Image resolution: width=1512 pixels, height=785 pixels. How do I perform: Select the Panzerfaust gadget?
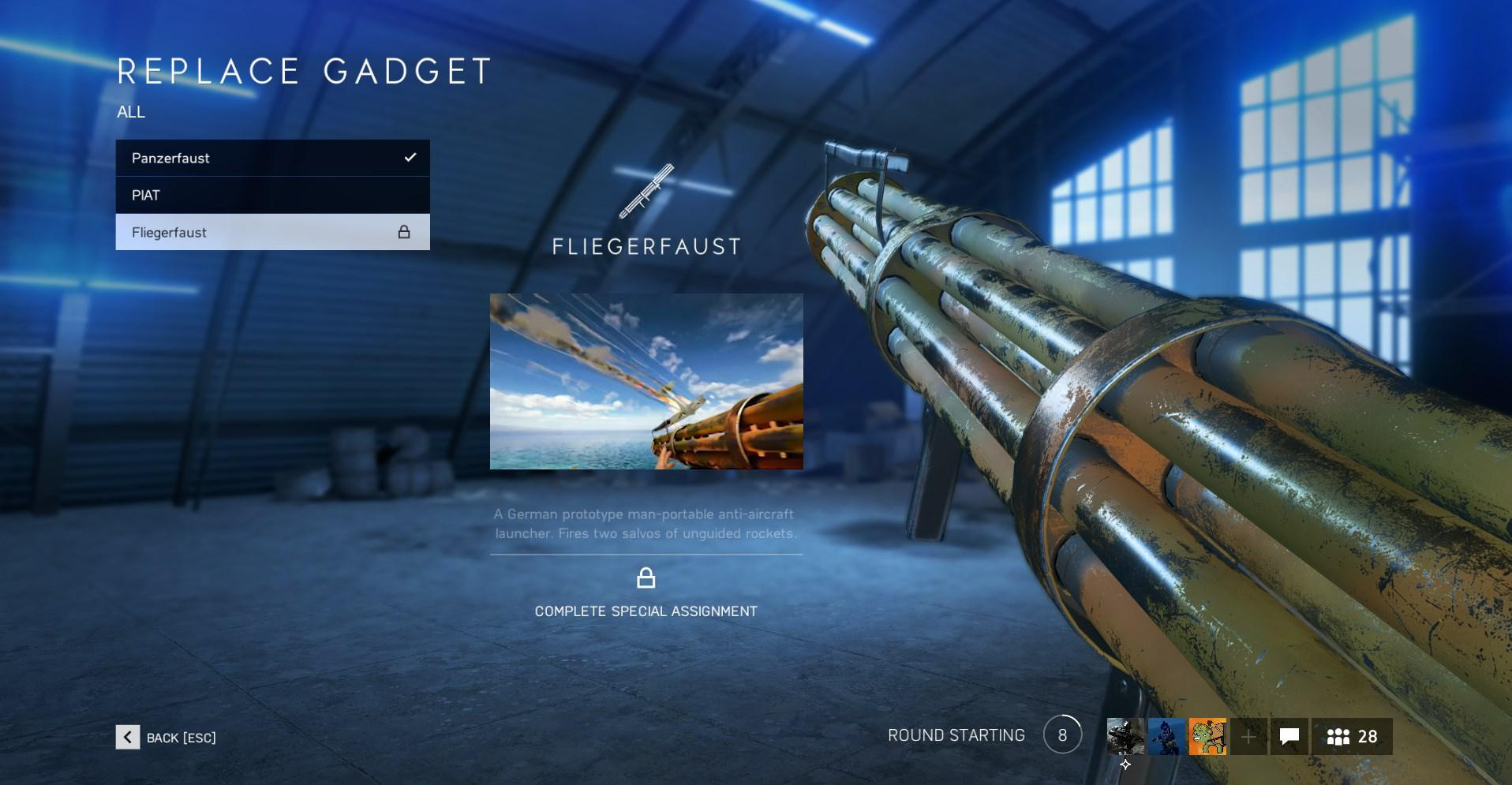click(x=272, y=158)
